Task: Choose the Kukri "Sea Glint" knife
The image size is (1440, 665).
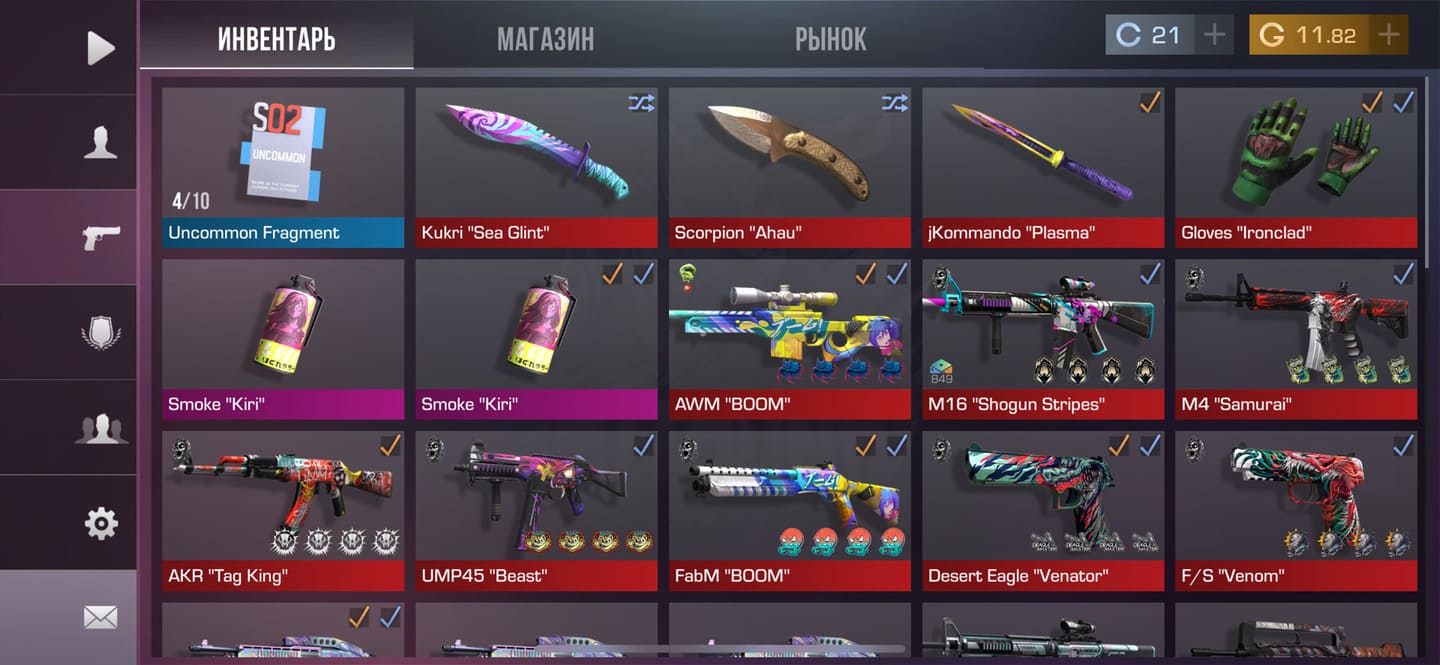Action: [536, 167]
